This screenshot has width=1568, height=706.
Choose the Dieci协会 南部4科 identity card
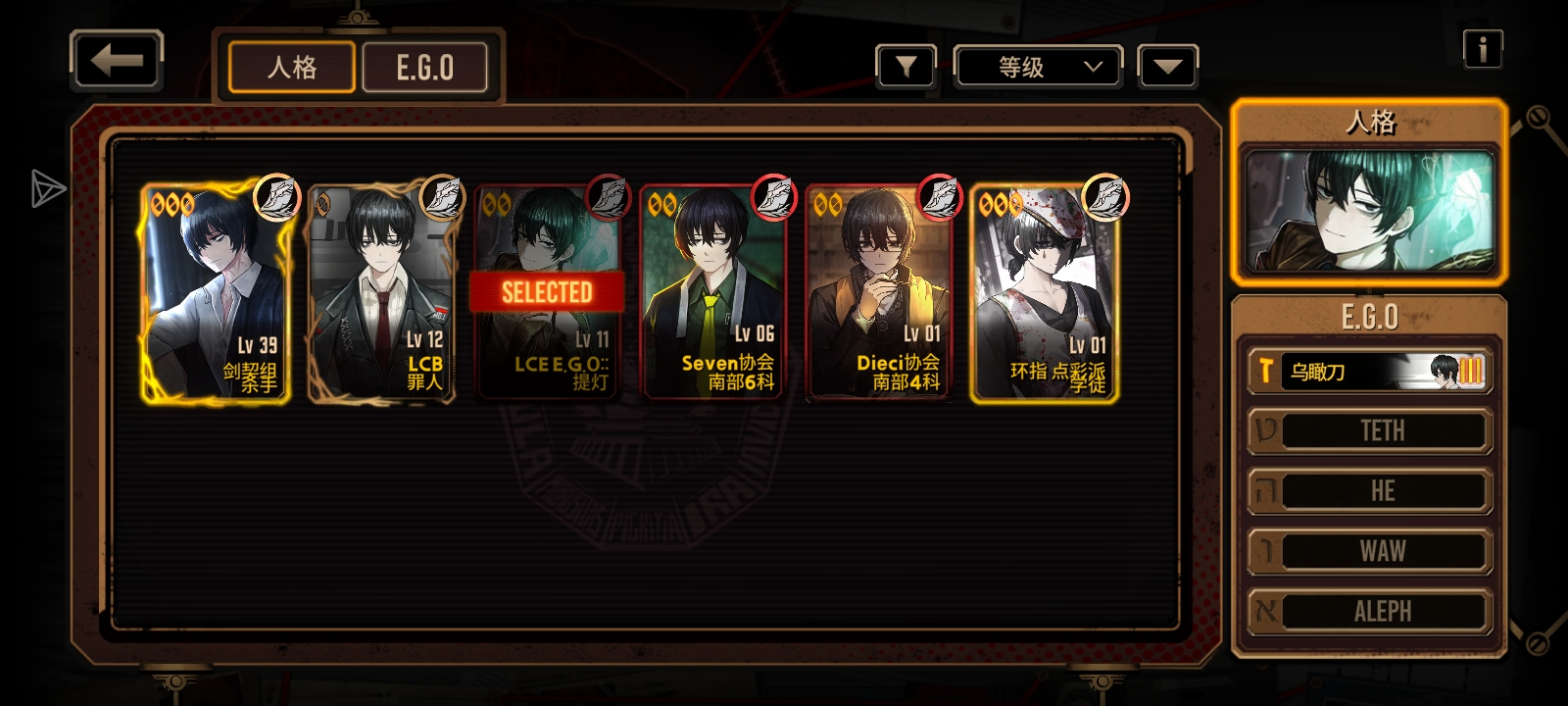pyautogui.click(x=878, y=293)
